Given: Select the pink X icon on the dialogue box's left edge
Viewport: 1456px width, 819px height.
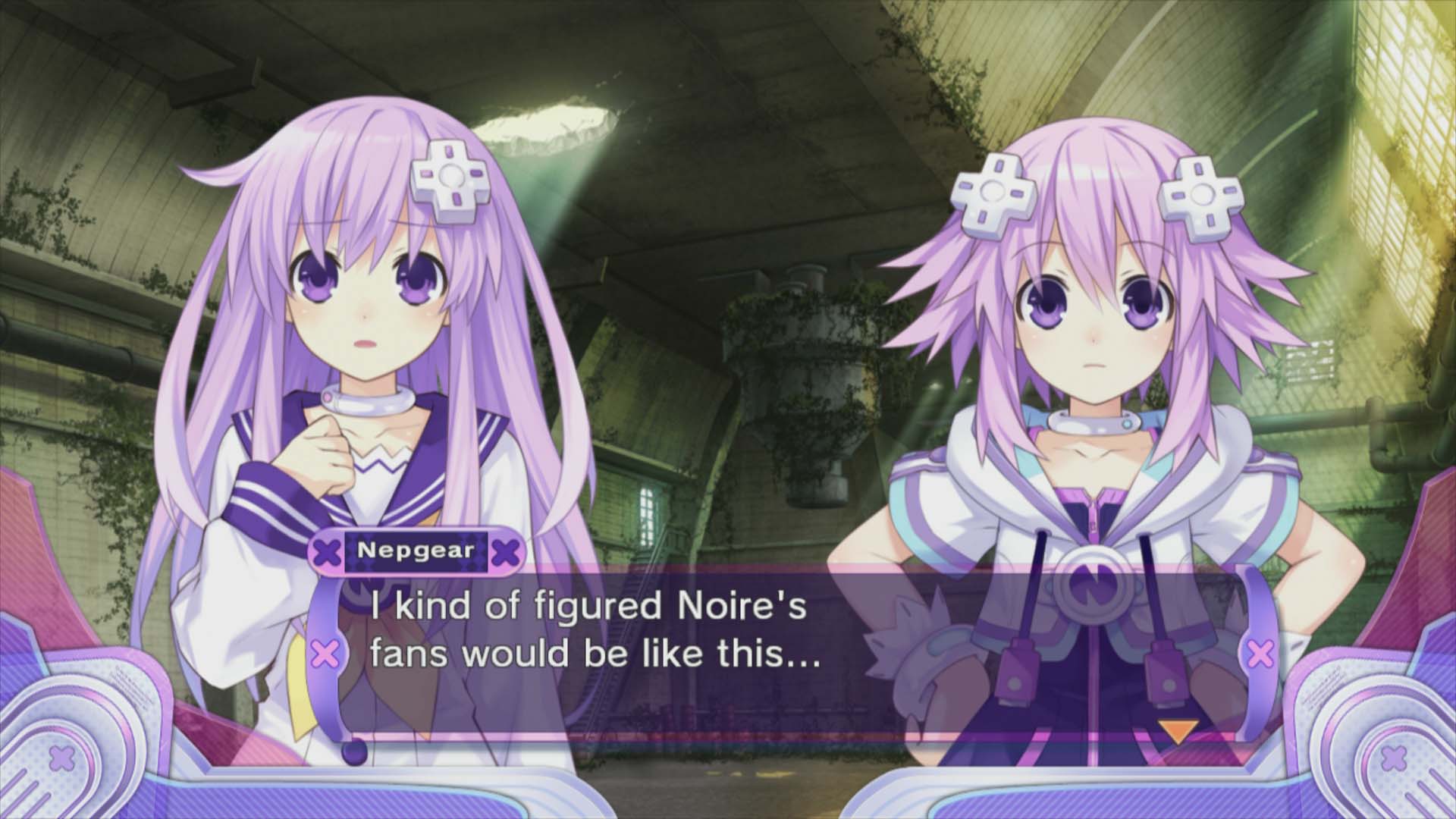Looking at the screenshot, I should [325, 651].
